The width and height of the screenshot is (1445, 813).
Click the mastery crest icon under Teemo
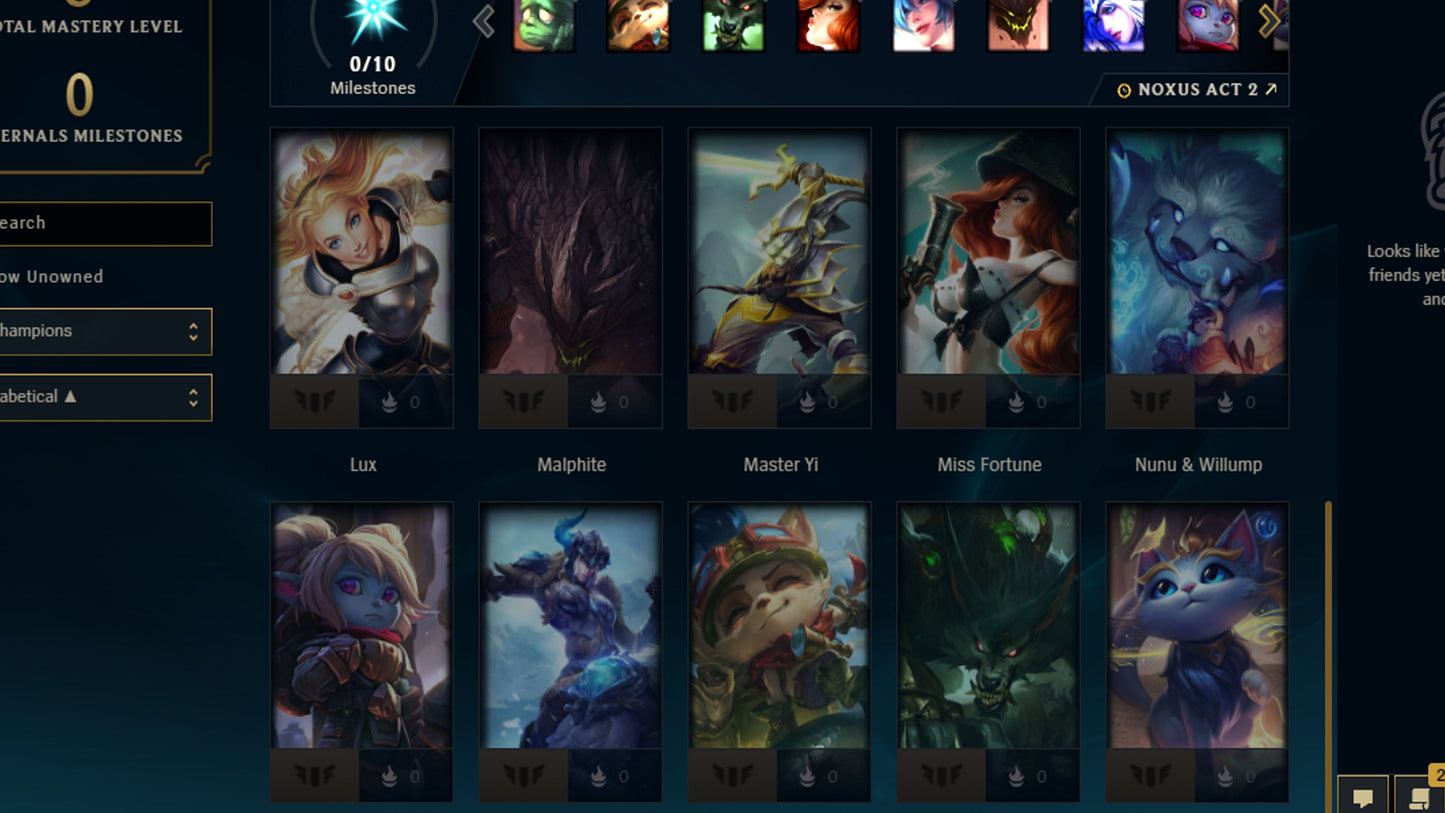click(731, 775)
